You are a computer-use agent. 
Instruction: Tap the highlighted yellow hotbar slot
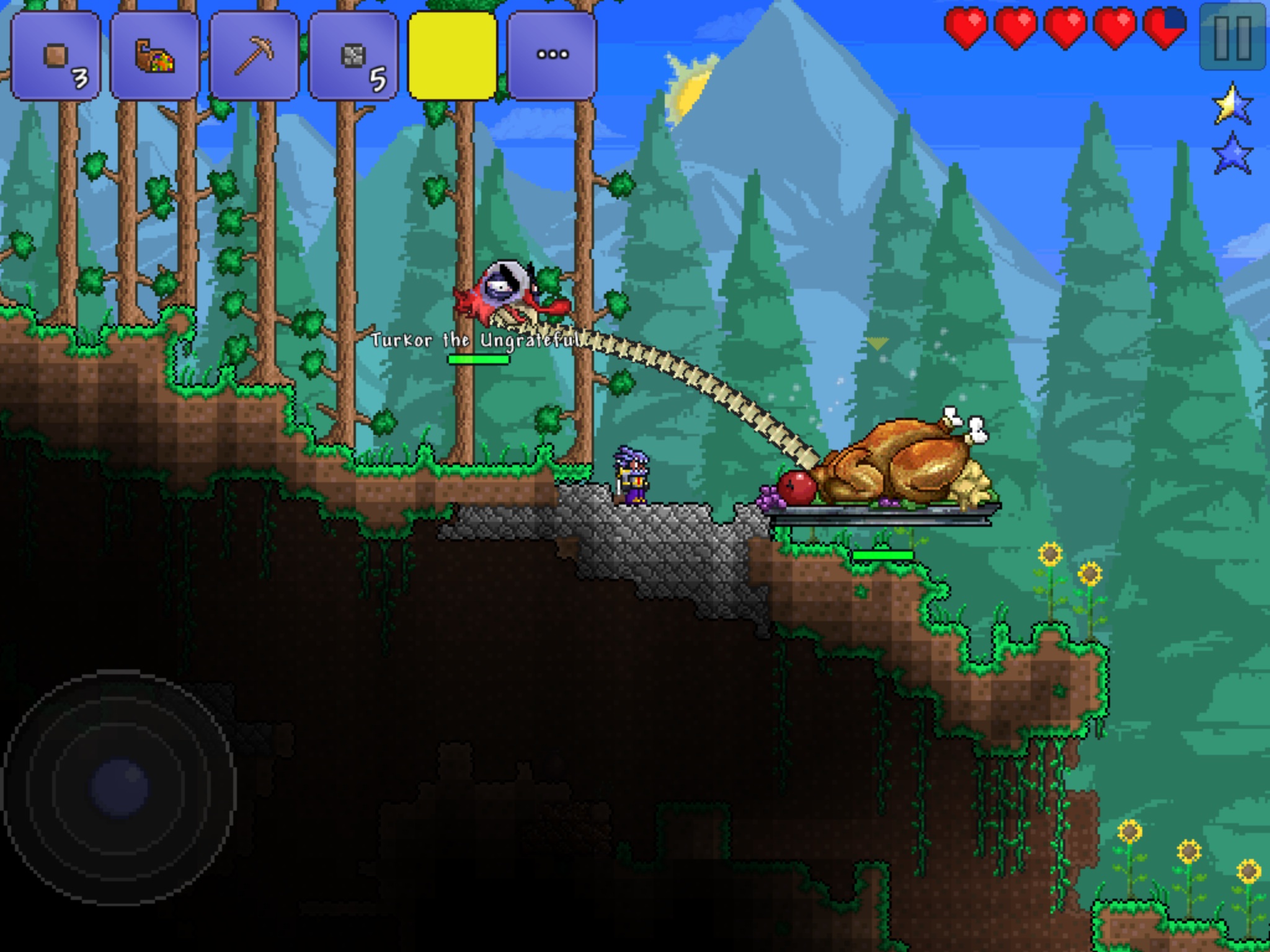(x=453, y=56)
